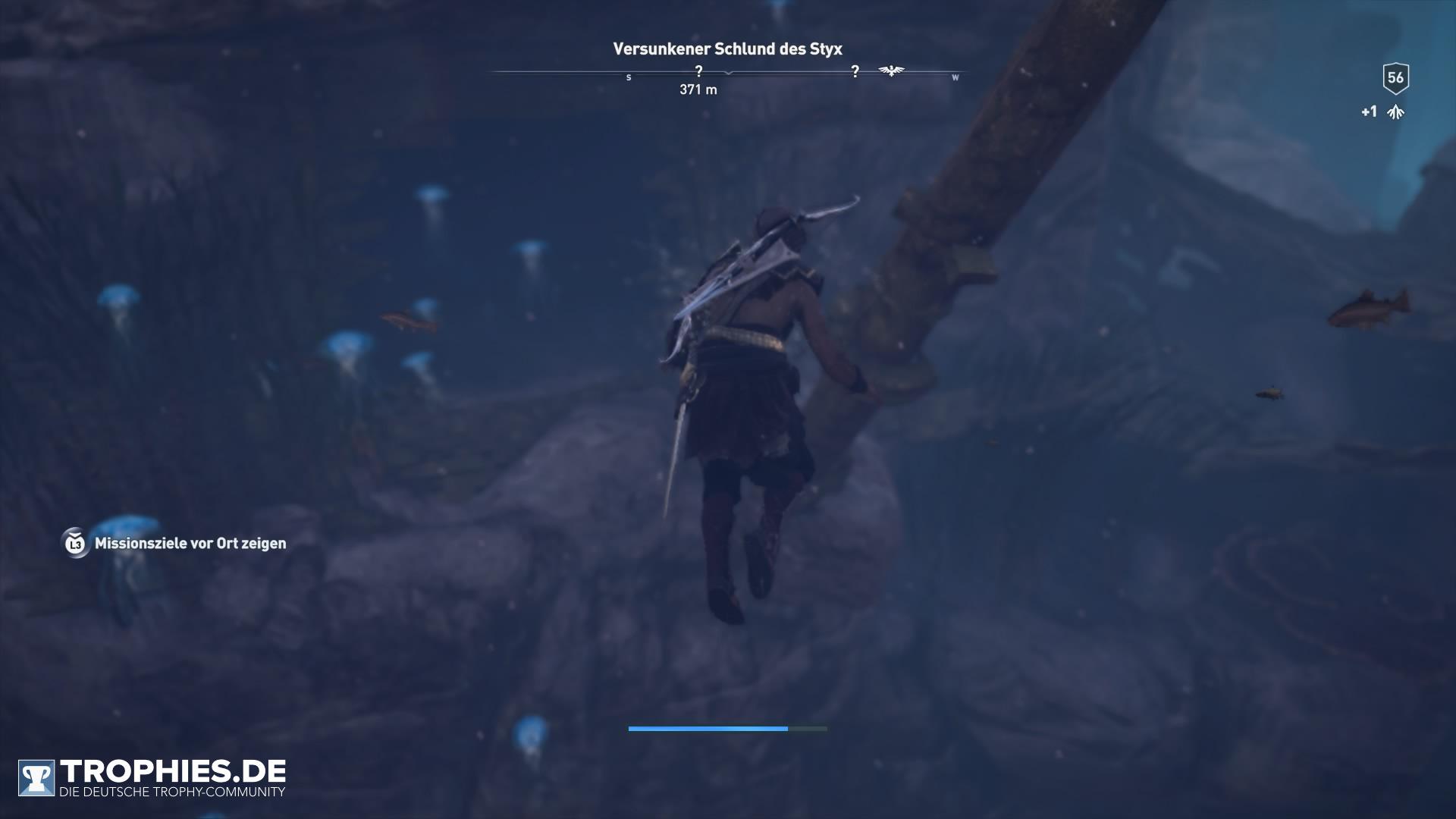Select the question mark marker showing 371 m
This screenshot has width=1456, height=819.
pos(698,71)
